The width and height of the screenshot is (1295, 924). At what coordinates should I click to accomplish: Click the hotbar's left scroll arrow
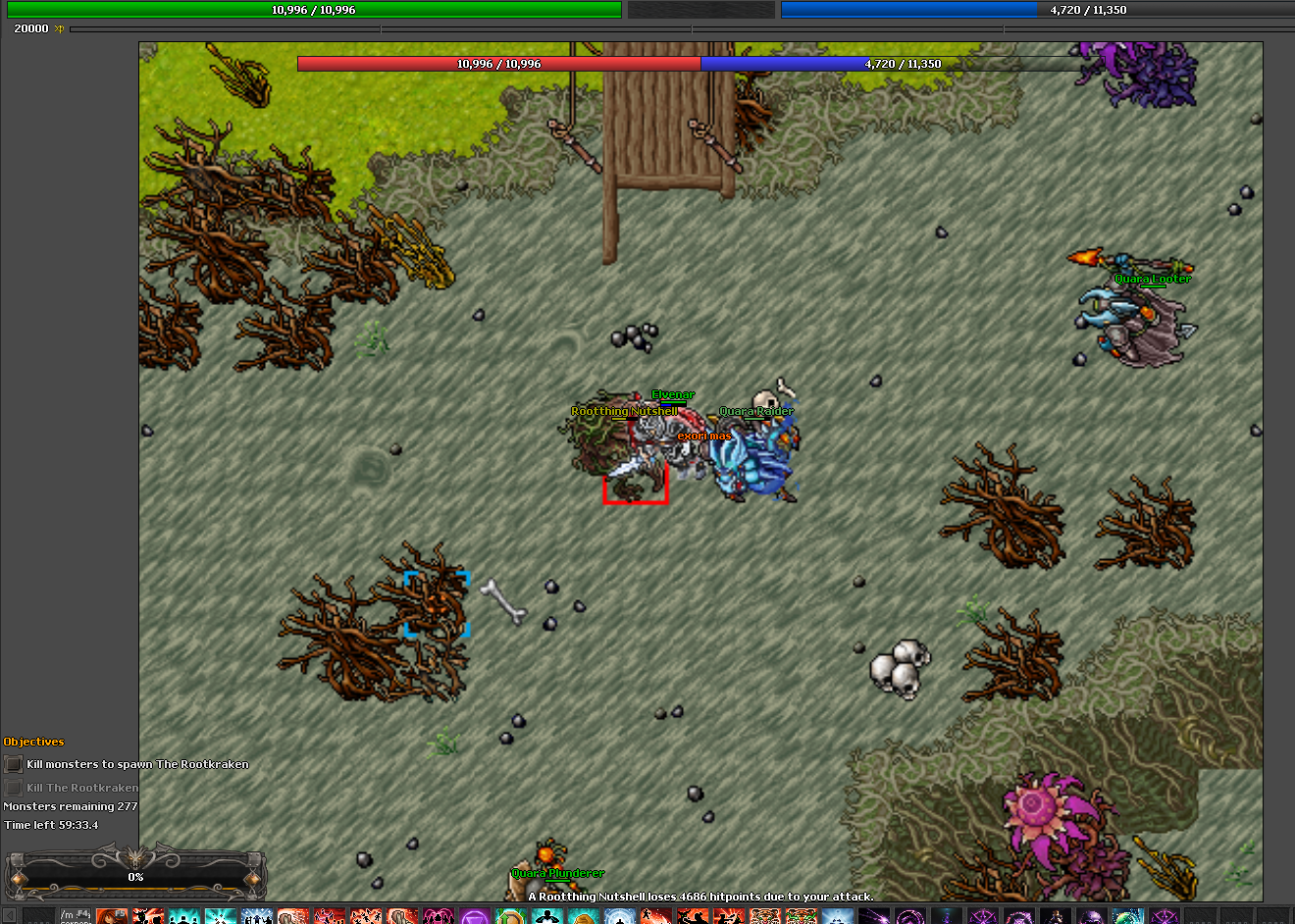pos(9,916)
